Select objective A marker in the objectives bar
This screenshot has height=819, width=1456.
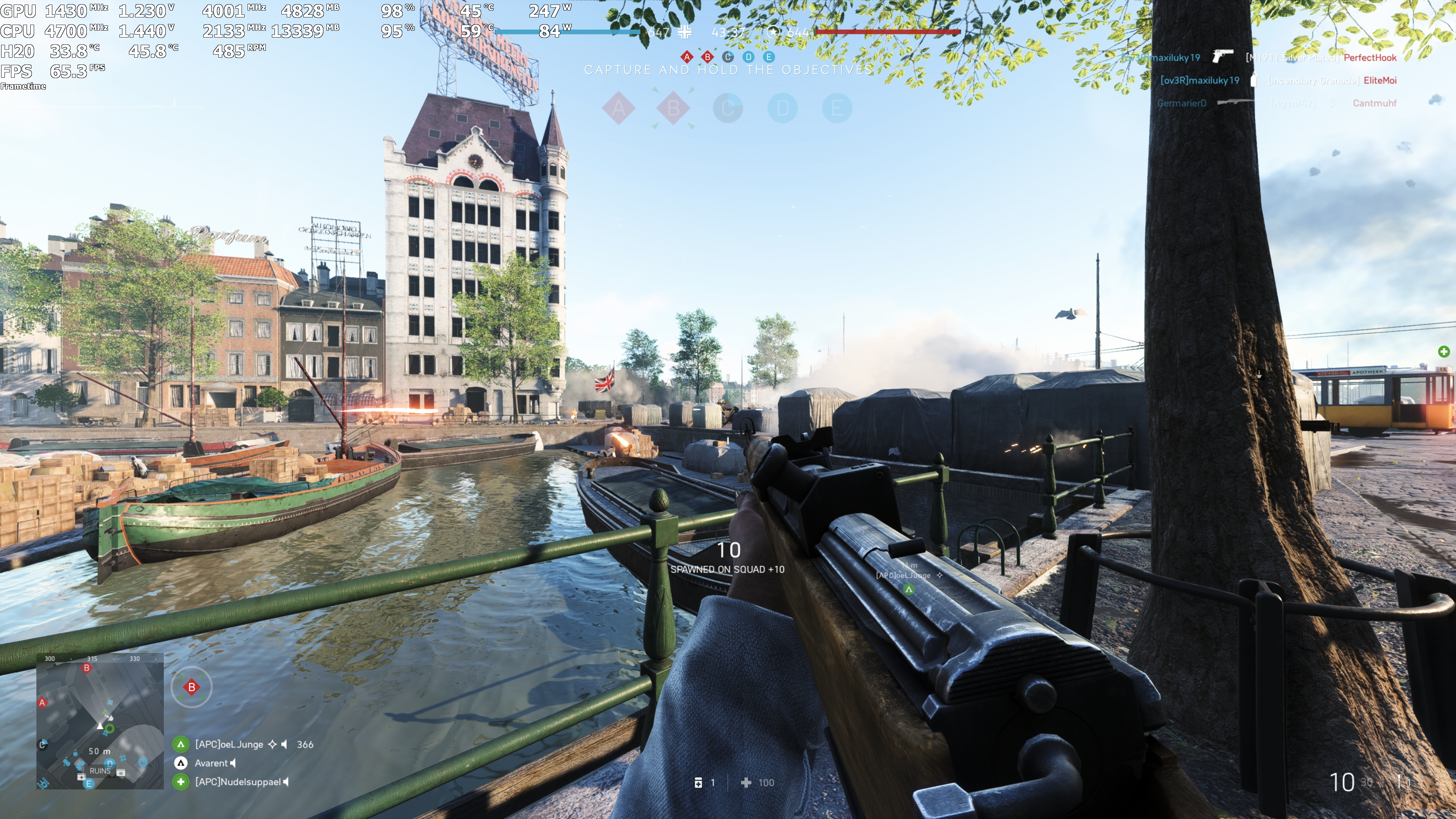(687, 57)
